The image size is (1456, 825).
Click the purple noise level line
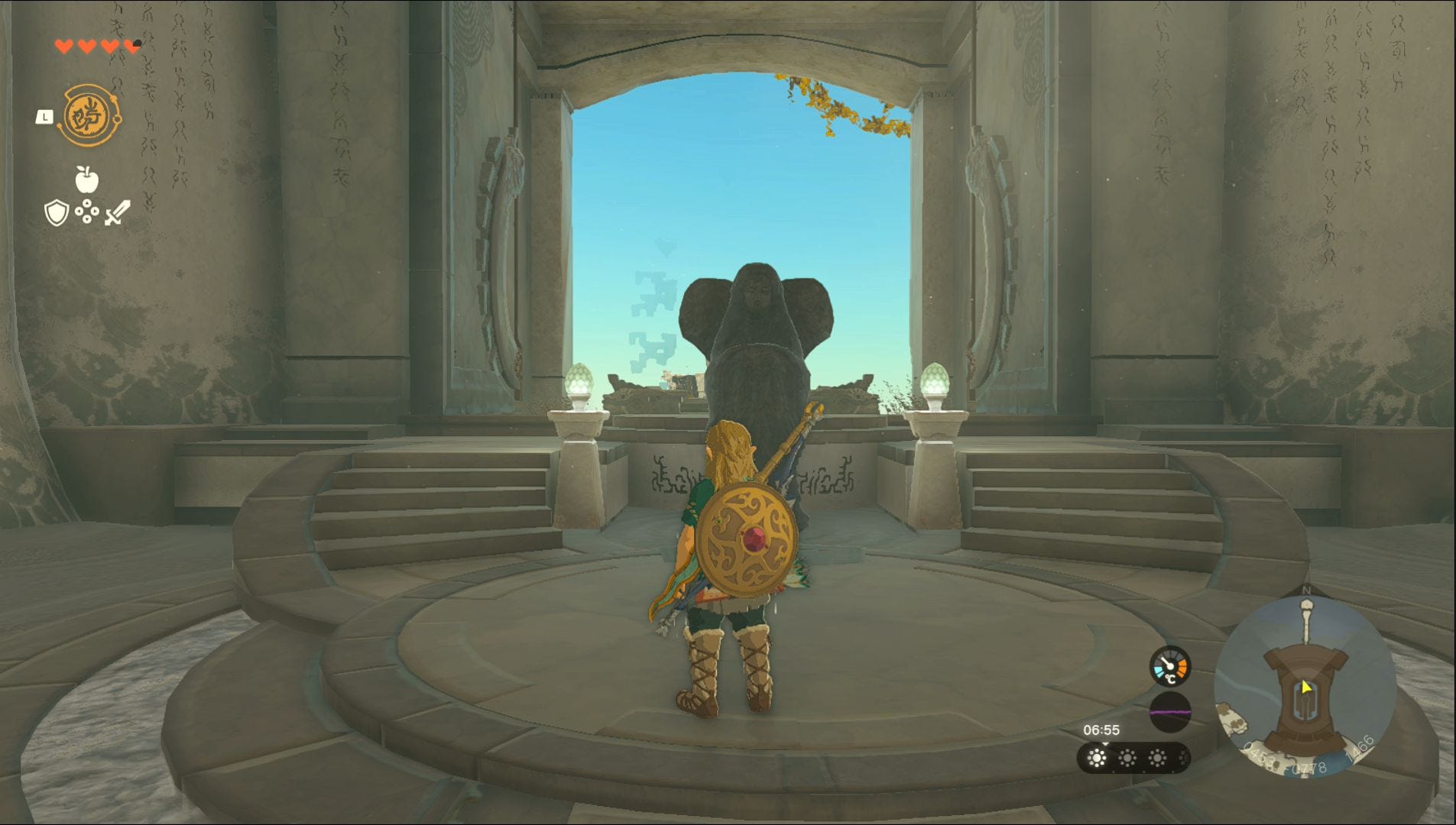coord(1170,712)
